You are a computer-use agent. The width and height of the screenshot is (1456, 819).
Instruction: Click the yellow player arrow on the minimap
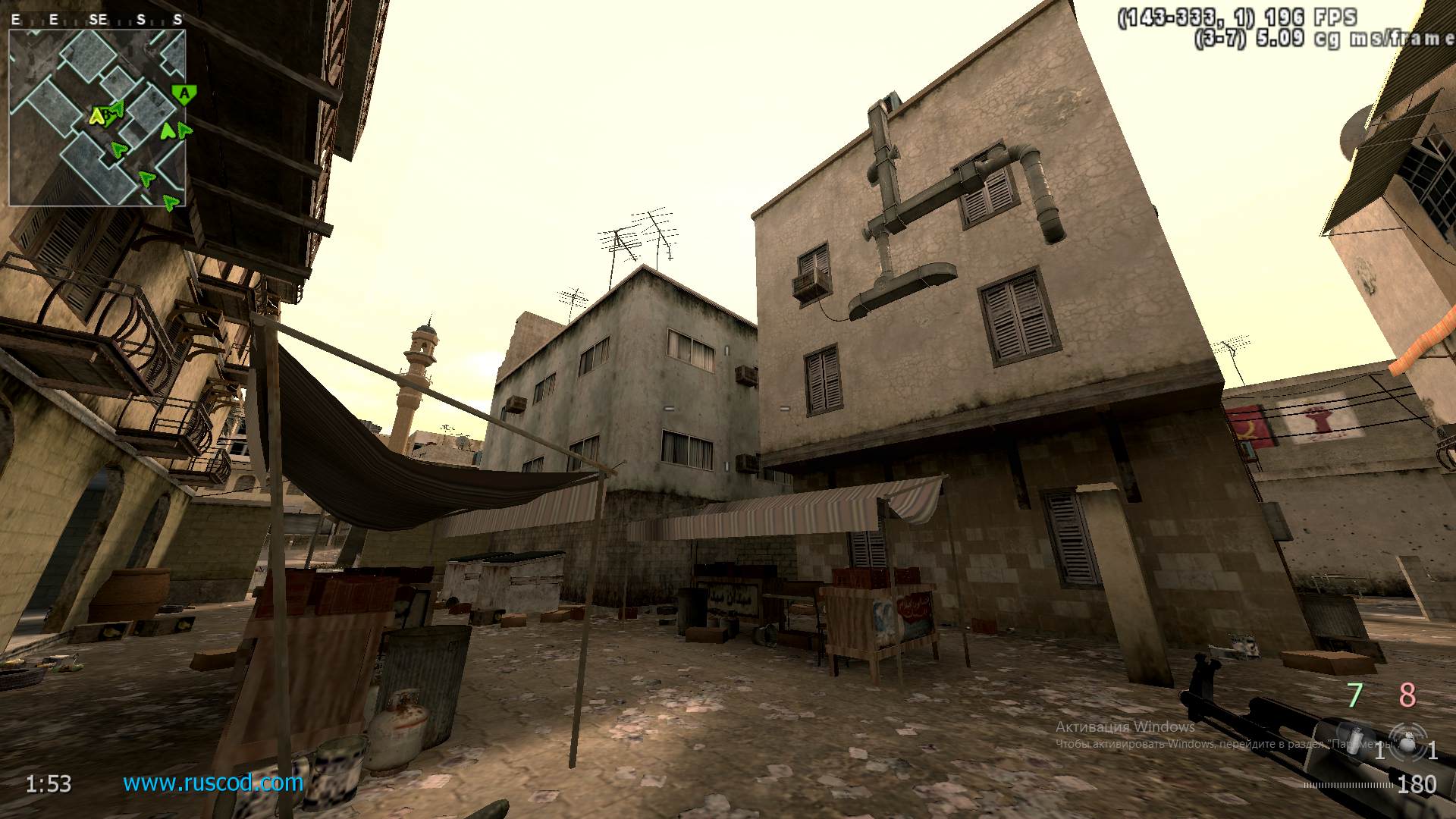pos(96,118)
